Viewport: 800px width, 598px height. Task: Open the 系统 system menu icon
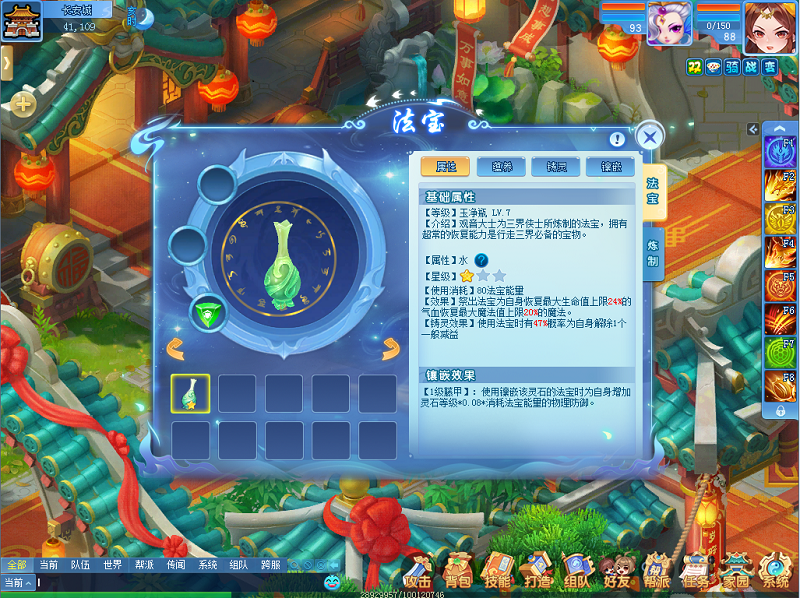[x=775, y=574]
